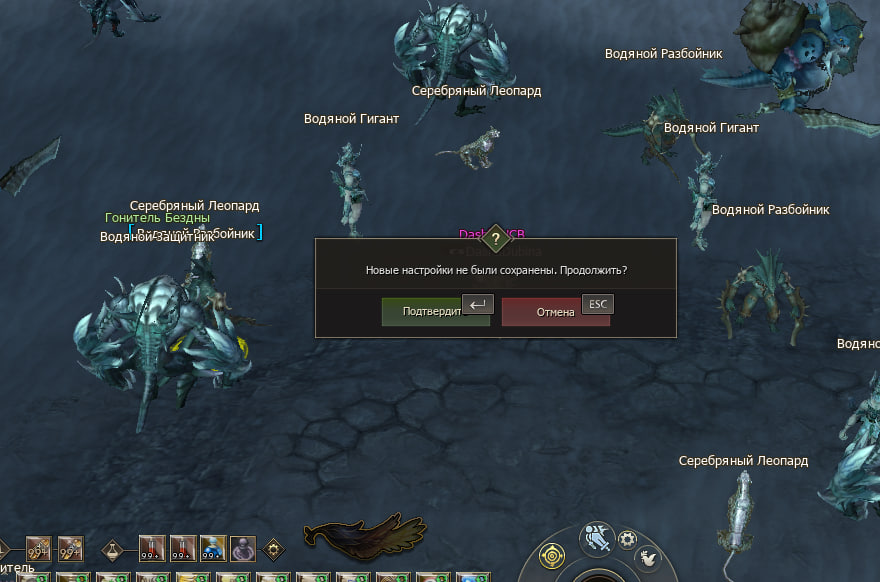Select the blue mana potion slot
The image size is (880, 582).
pos(213,548)
